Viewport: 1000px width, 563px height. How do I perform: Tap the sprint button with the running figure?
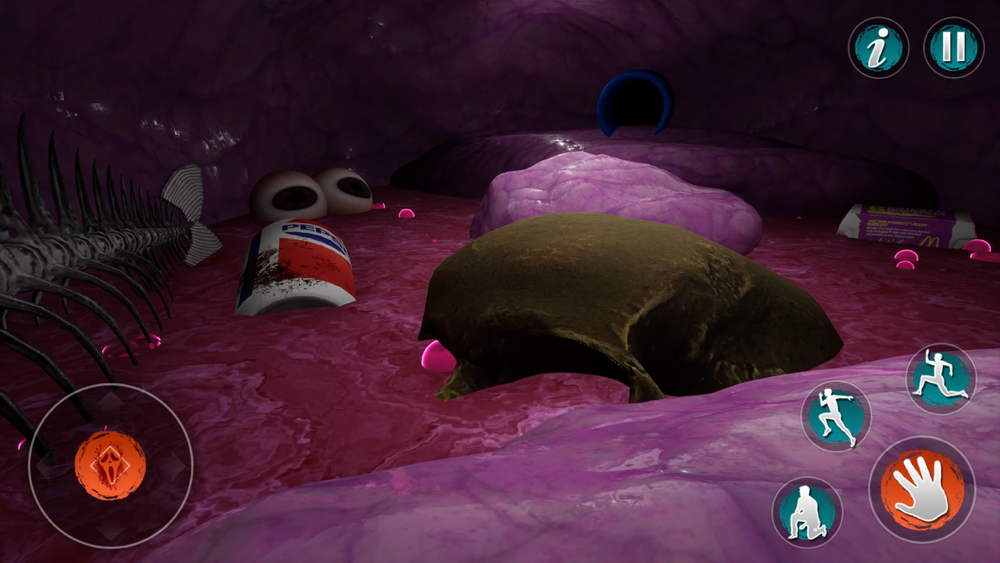click(x=836, y=415)
